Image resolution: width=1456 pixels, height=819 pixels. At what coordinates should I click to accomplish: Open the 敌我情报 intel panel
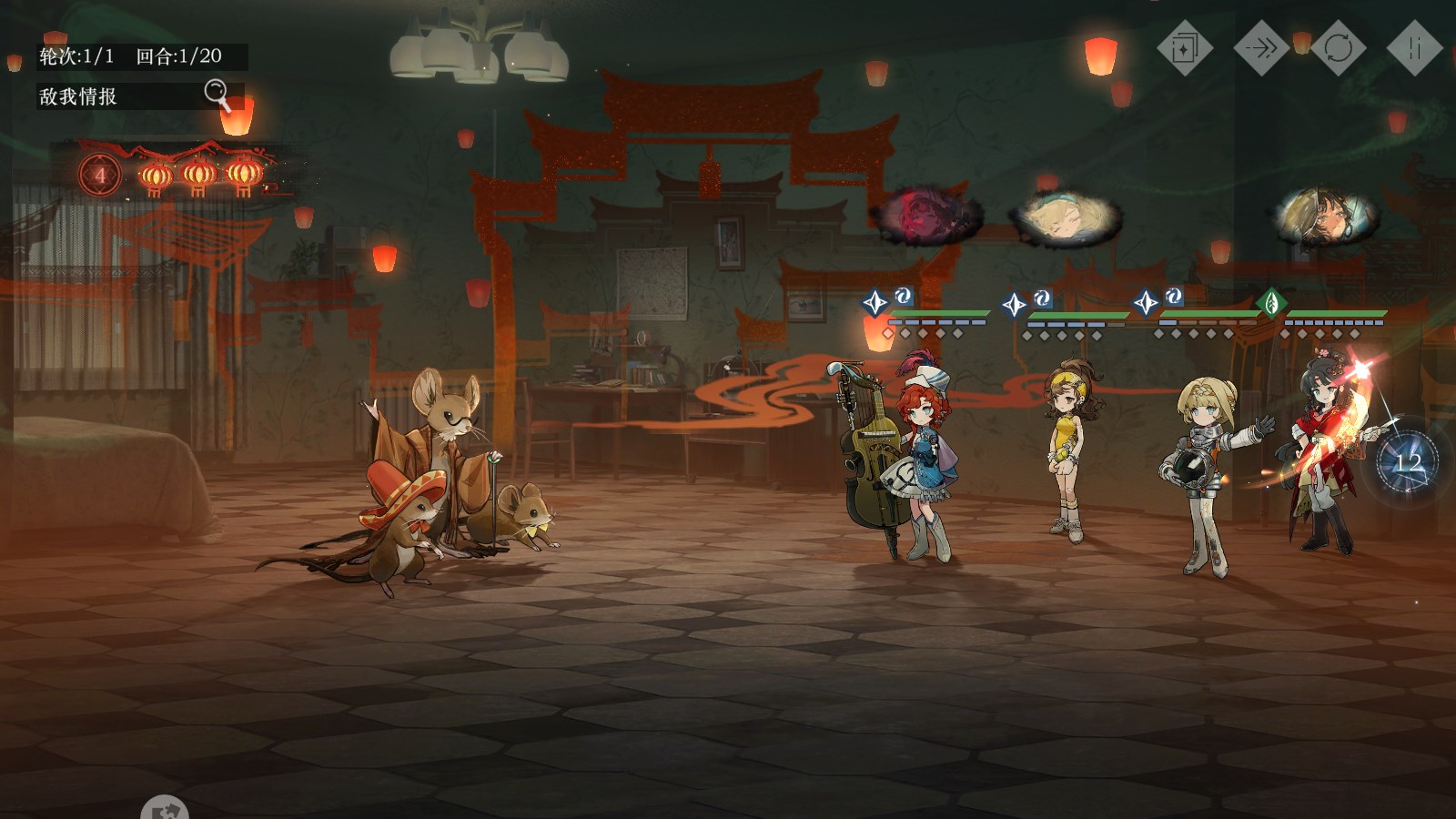[79, 96]
